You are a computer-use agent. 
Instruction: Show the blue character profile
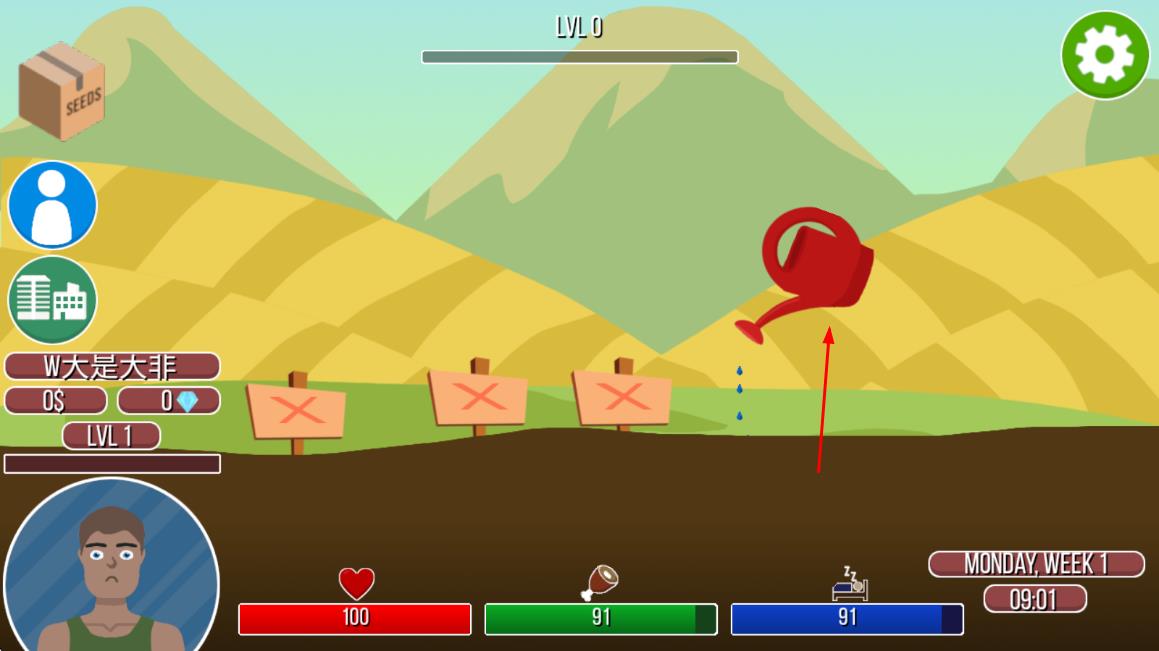point(52,205)
